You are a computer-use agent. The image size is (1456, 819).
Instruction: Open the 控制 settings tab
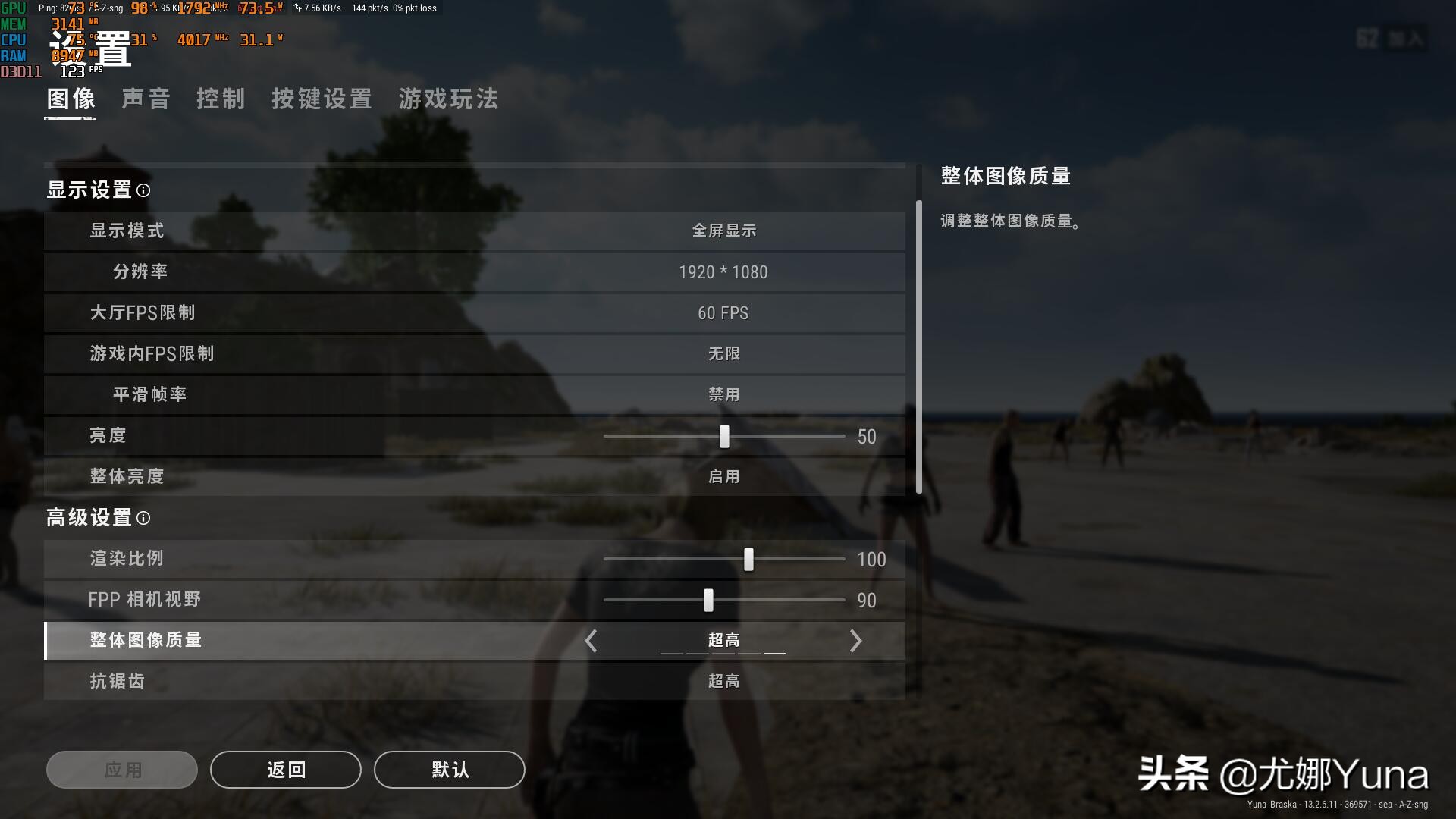click(x=221, y=99)
